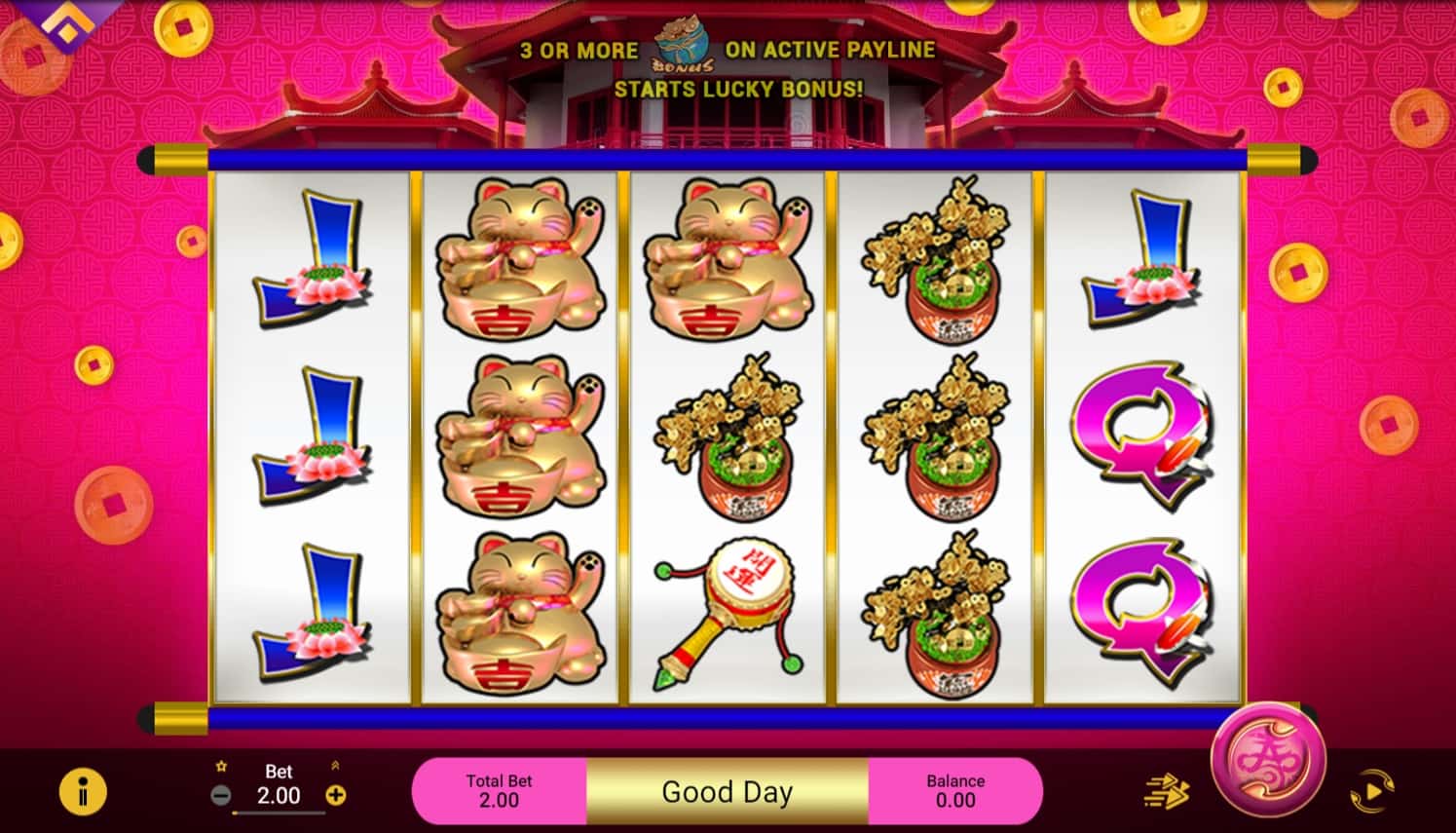
Task: Click the Total Bet display
Action: click(499, 790)
